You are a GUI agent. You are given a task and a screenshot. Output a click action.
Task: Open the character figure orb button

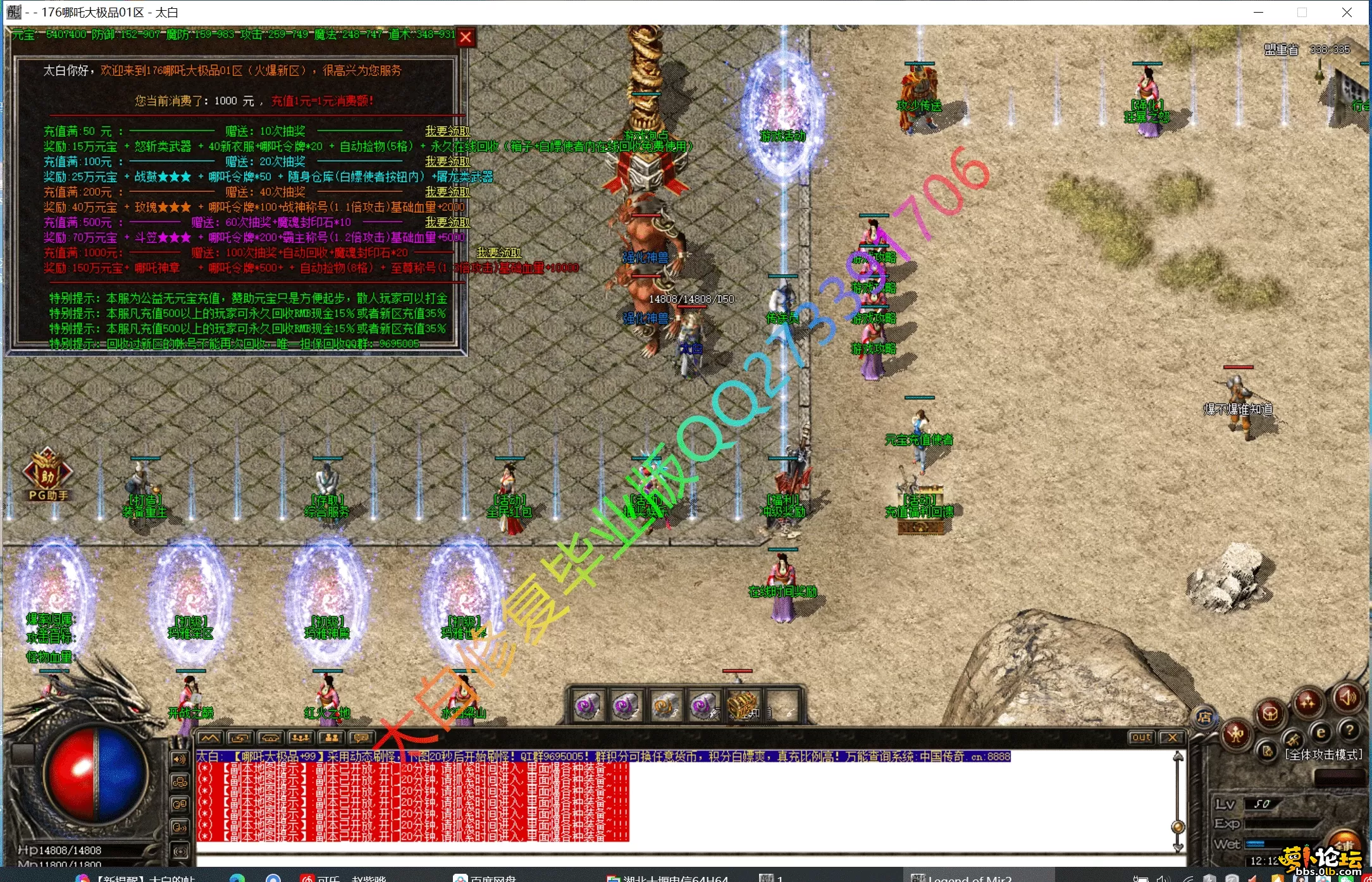tap(1236, 734)
